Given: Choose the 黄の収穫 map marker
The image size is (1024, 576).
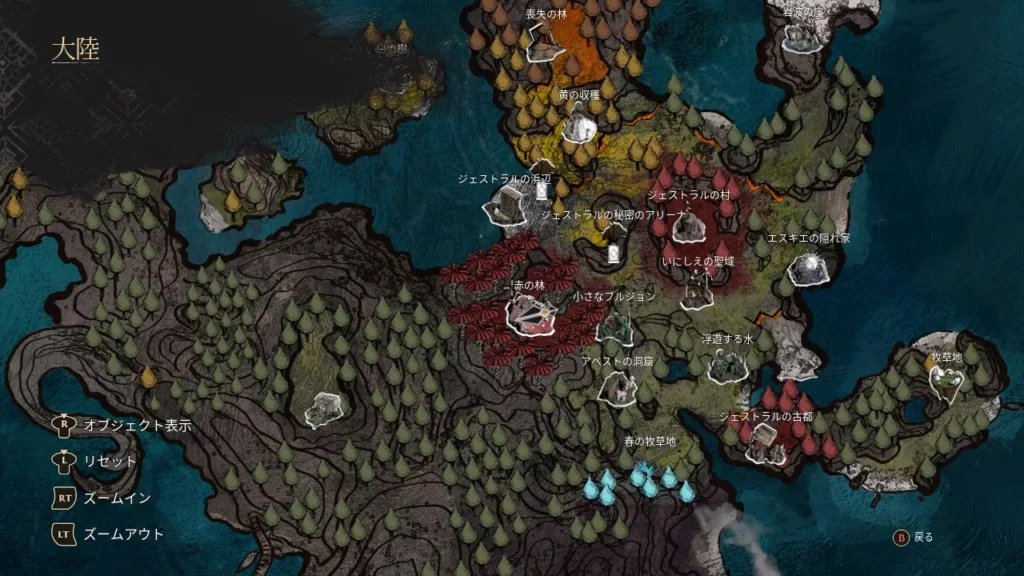Looking at the screenshot, I should (579, 126).
